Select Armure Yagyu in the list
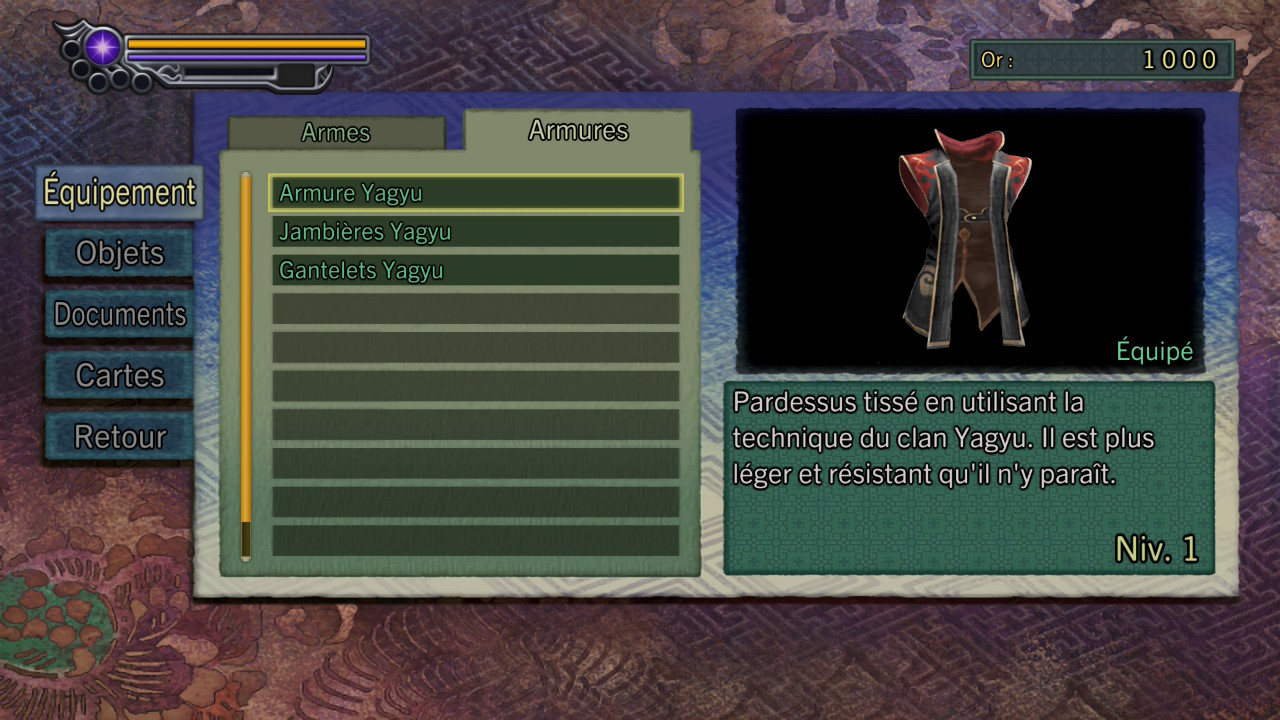 click(x=475, y=193)
